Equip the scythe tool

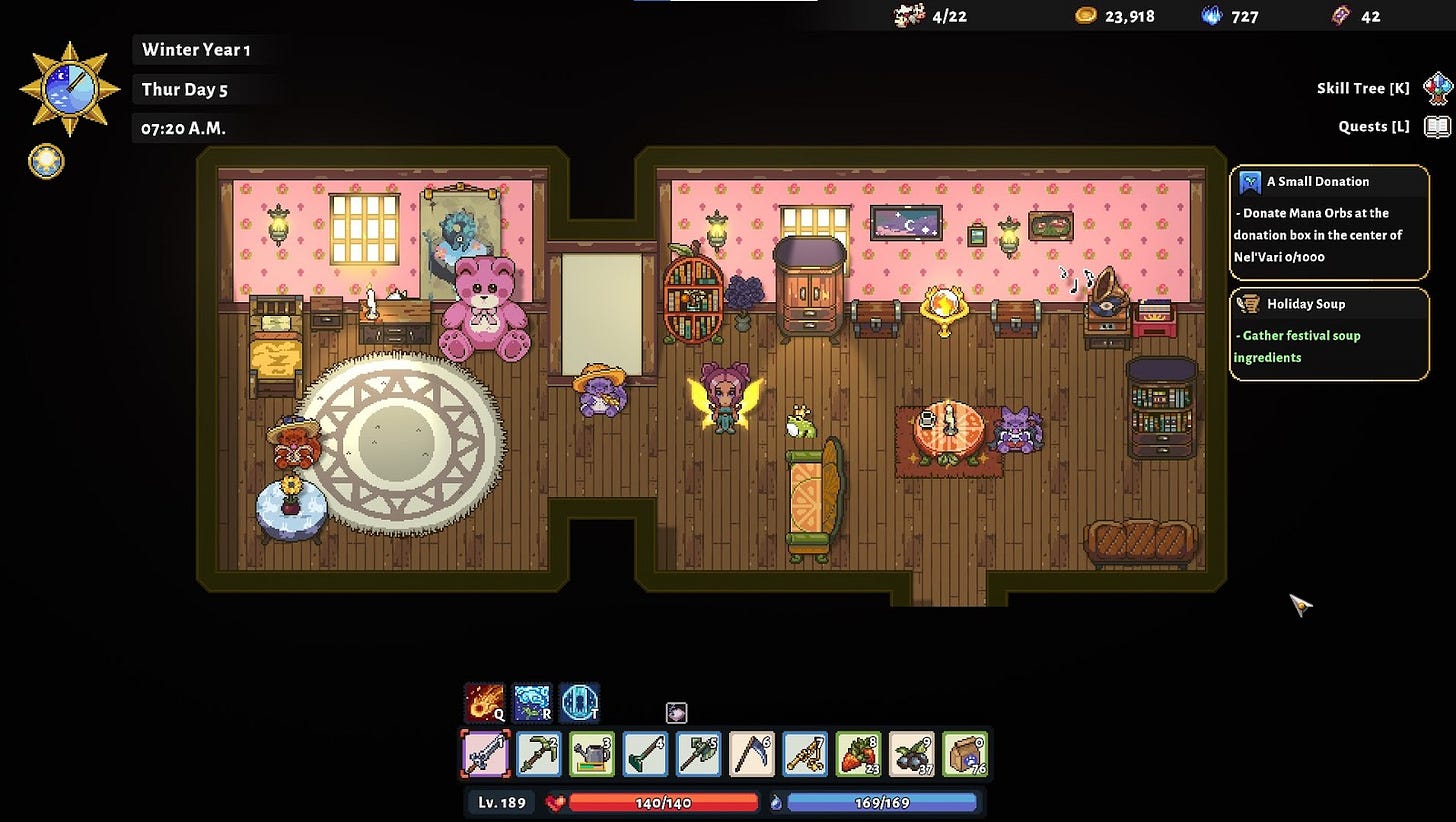(751, 754)
